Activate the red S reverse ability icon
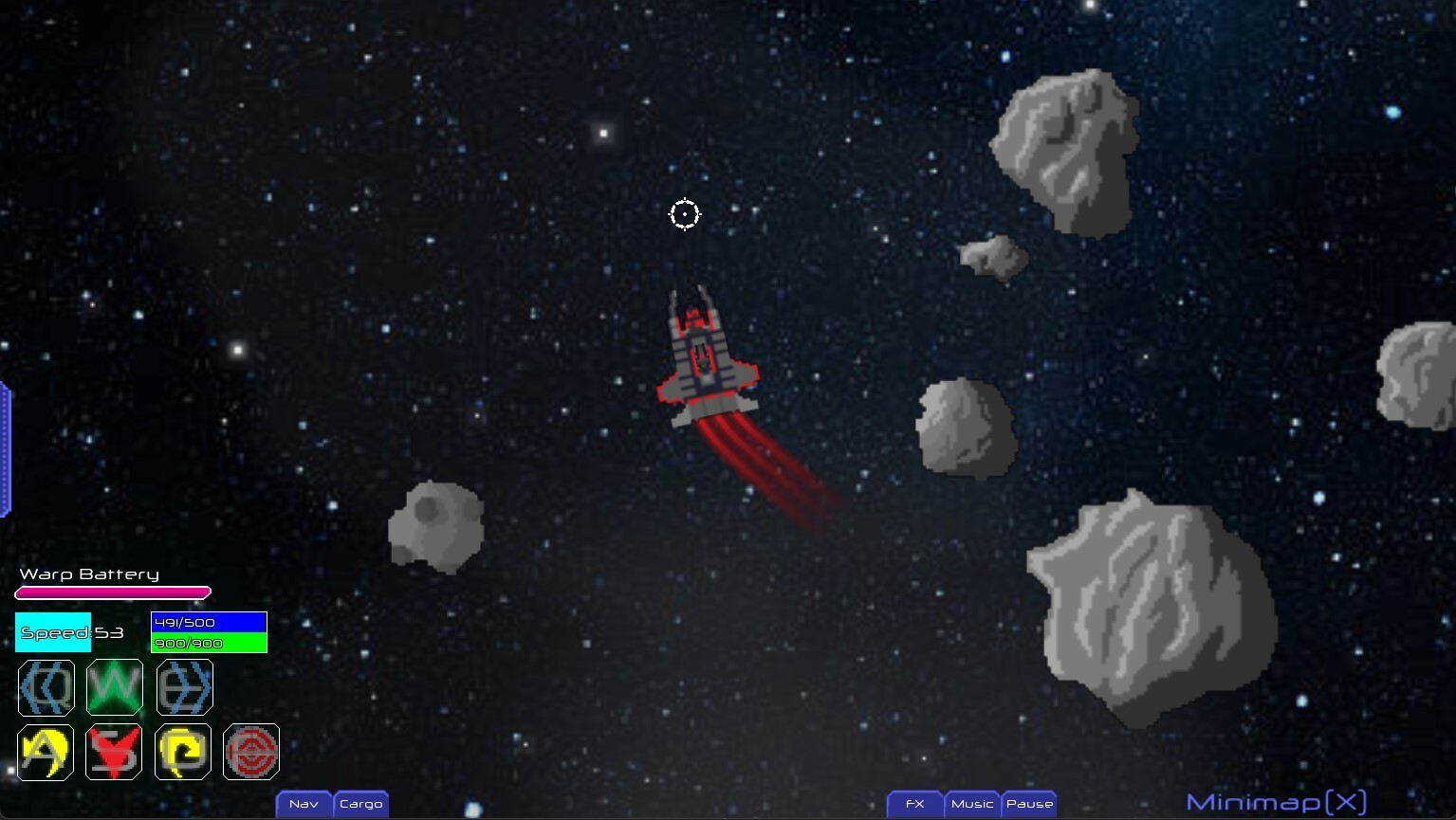Viewport: 1456px width, 820px height. [x=113, y=752]
